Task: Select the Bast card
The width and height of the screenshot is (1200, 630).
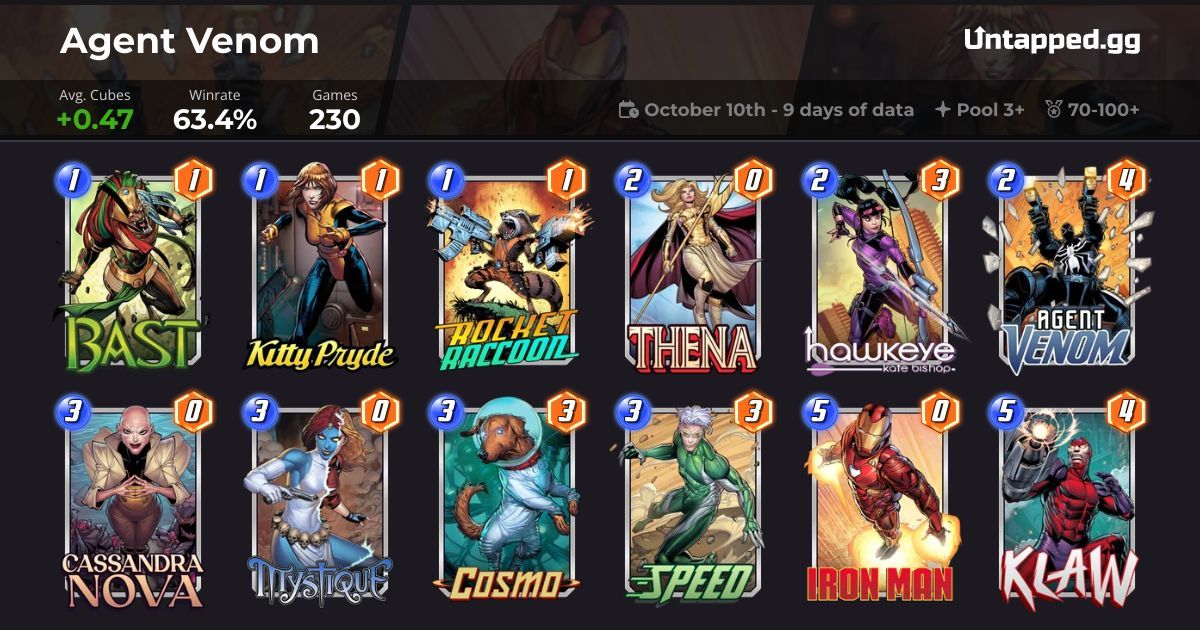Action: (x=133, y=270)
